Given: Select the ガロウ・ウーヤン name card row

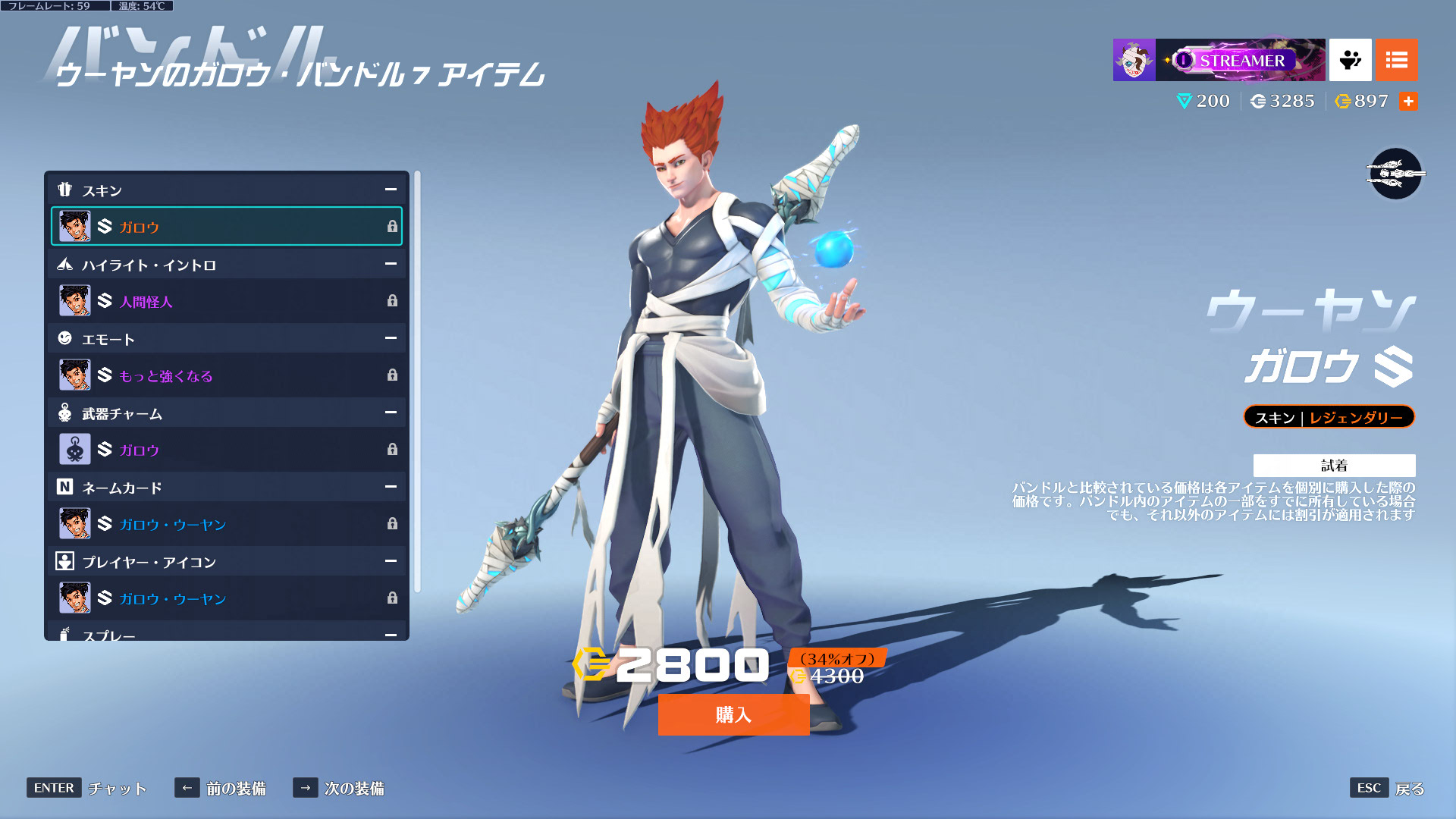Looking at the screenshot, I should tap(226, 524).
